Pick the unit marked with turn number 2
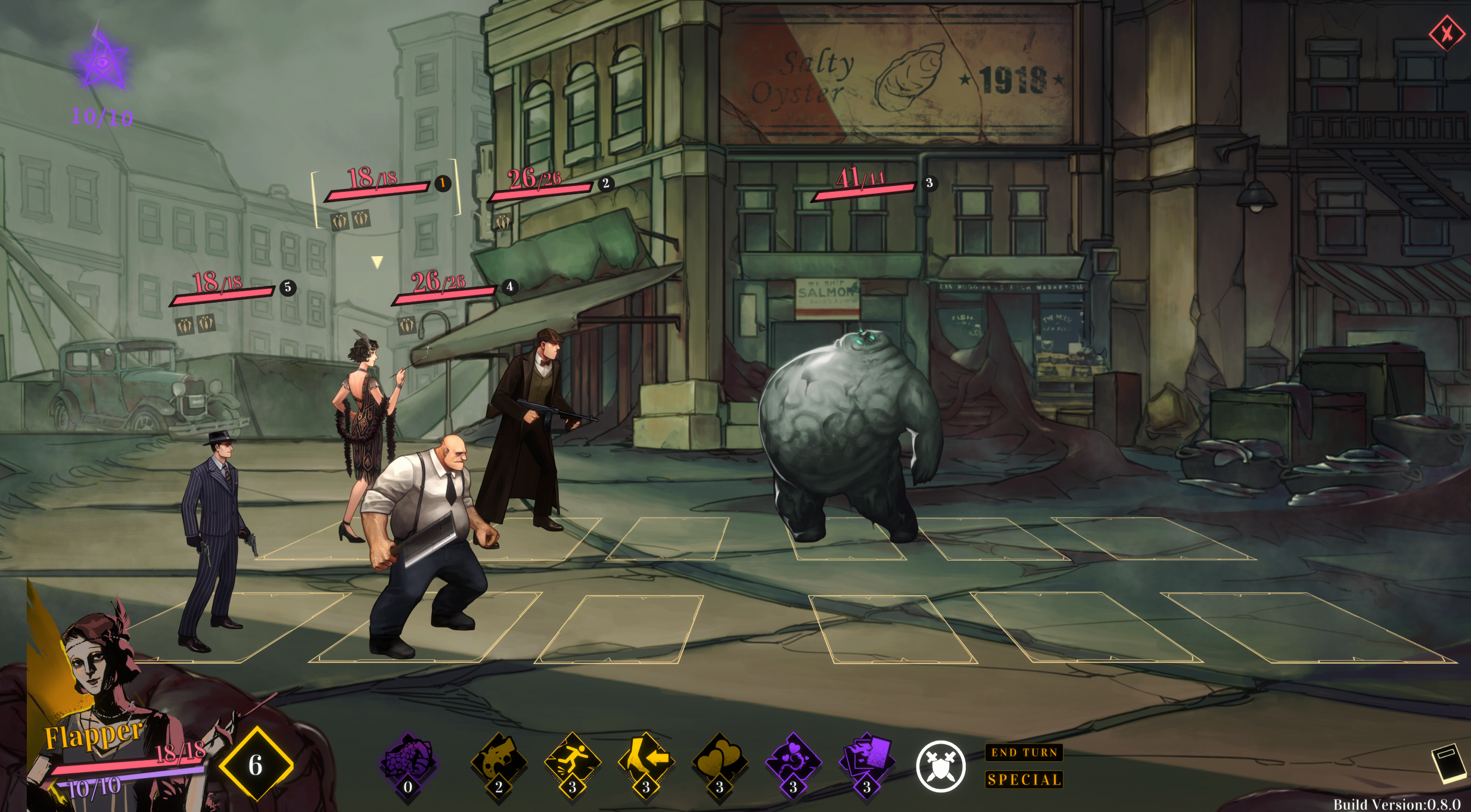This screenshot has width=1471, height=812. click(x=605, y=183)
